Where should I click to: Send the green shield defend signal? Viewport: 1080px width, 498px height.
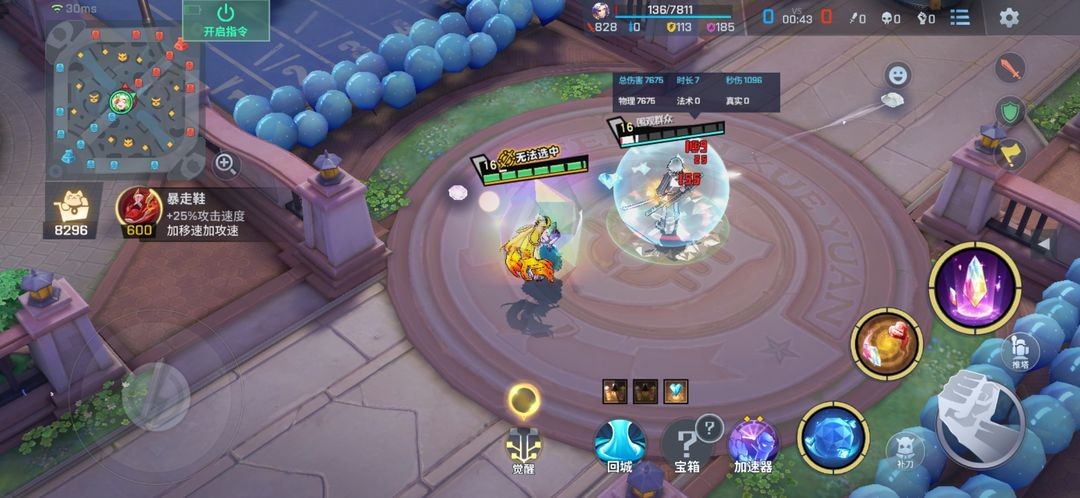point(1011,111)
